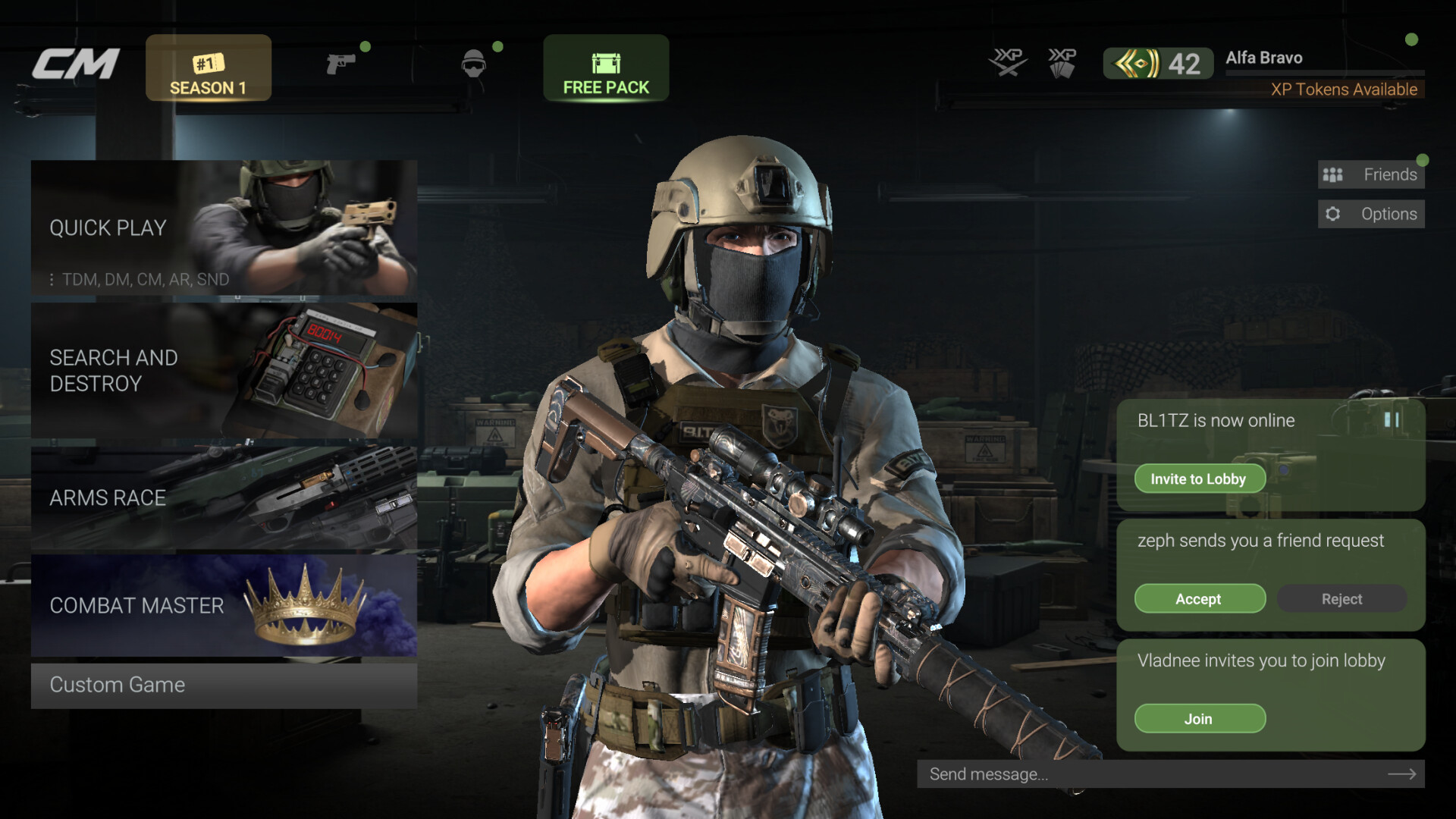
Task: Open the operator helmet customization icon
Action: click(x=474, y=64)
